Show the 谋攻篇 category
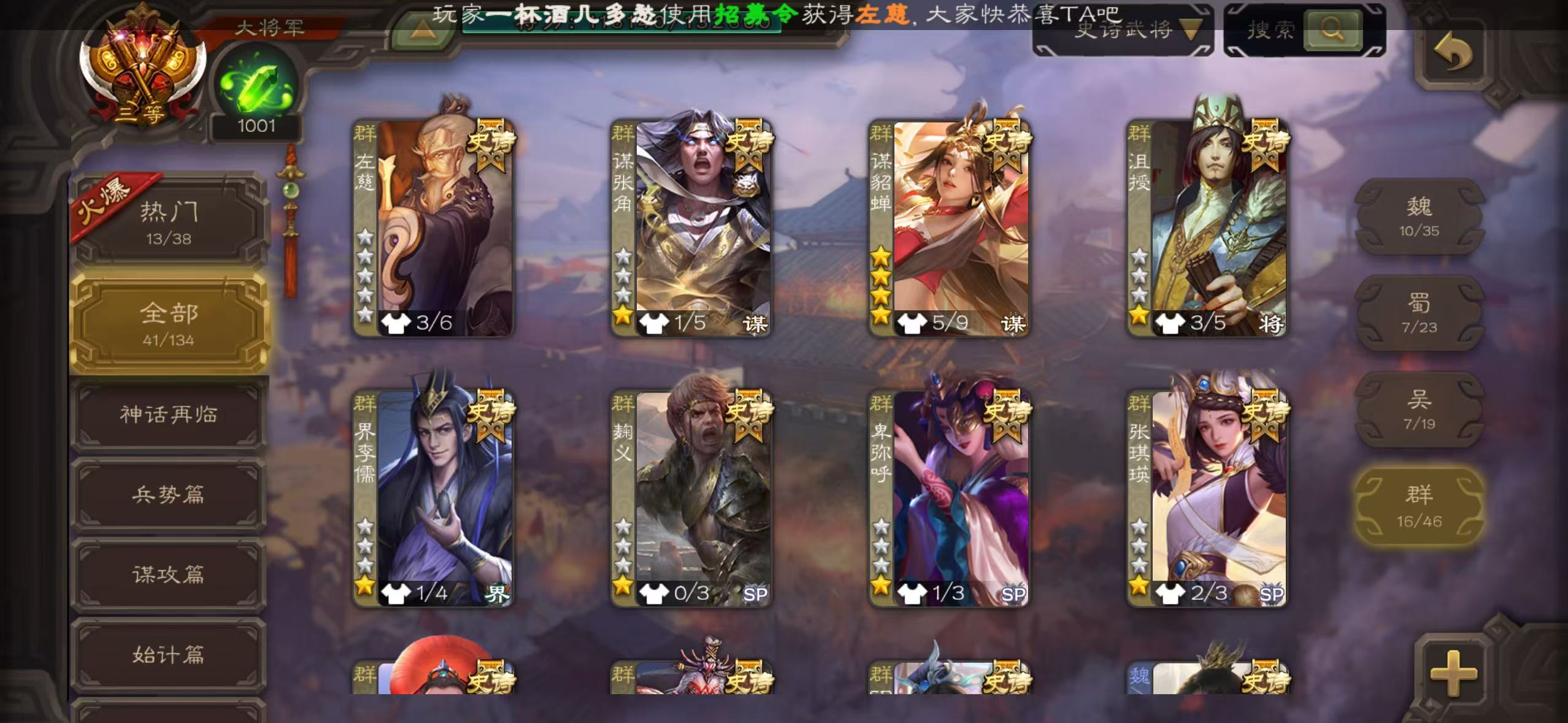This screenshot has height=723, width=1568. coord(169,575)
